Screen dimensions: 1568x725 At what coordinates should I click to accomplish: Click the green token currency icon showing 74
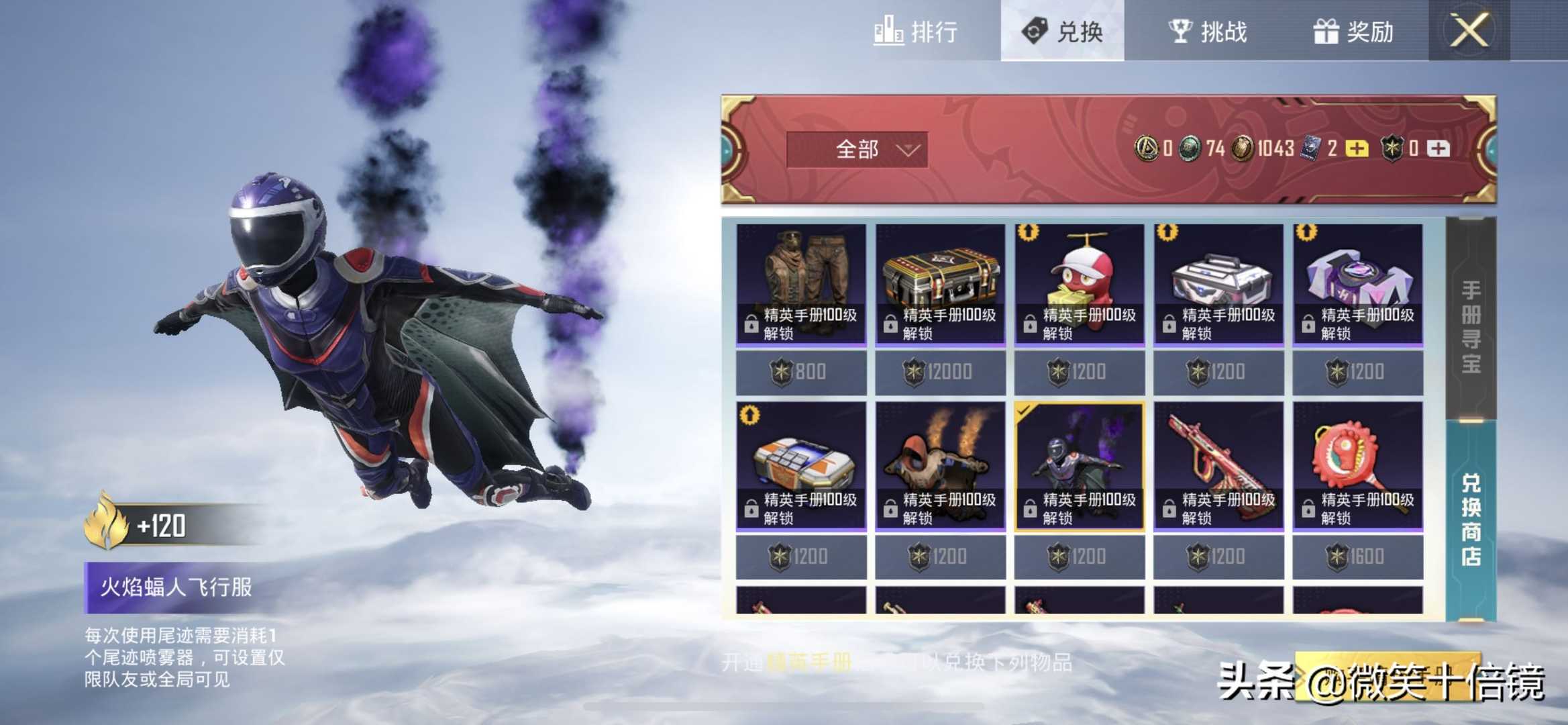tap(1192, 149)
